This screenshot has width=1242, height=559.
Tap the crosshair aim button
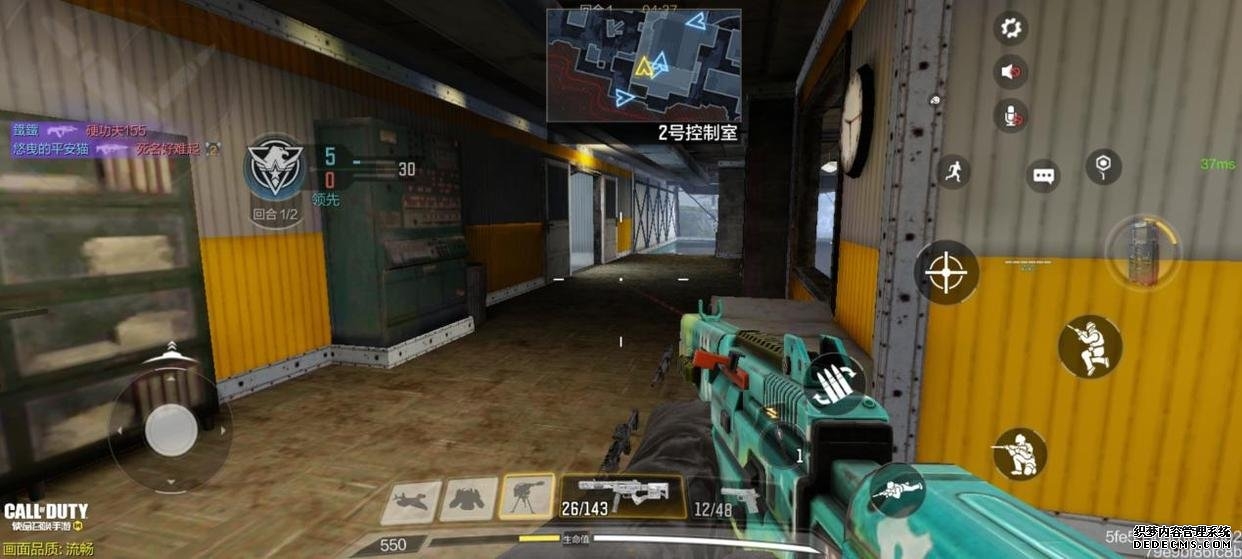click(x=946, y=273)
